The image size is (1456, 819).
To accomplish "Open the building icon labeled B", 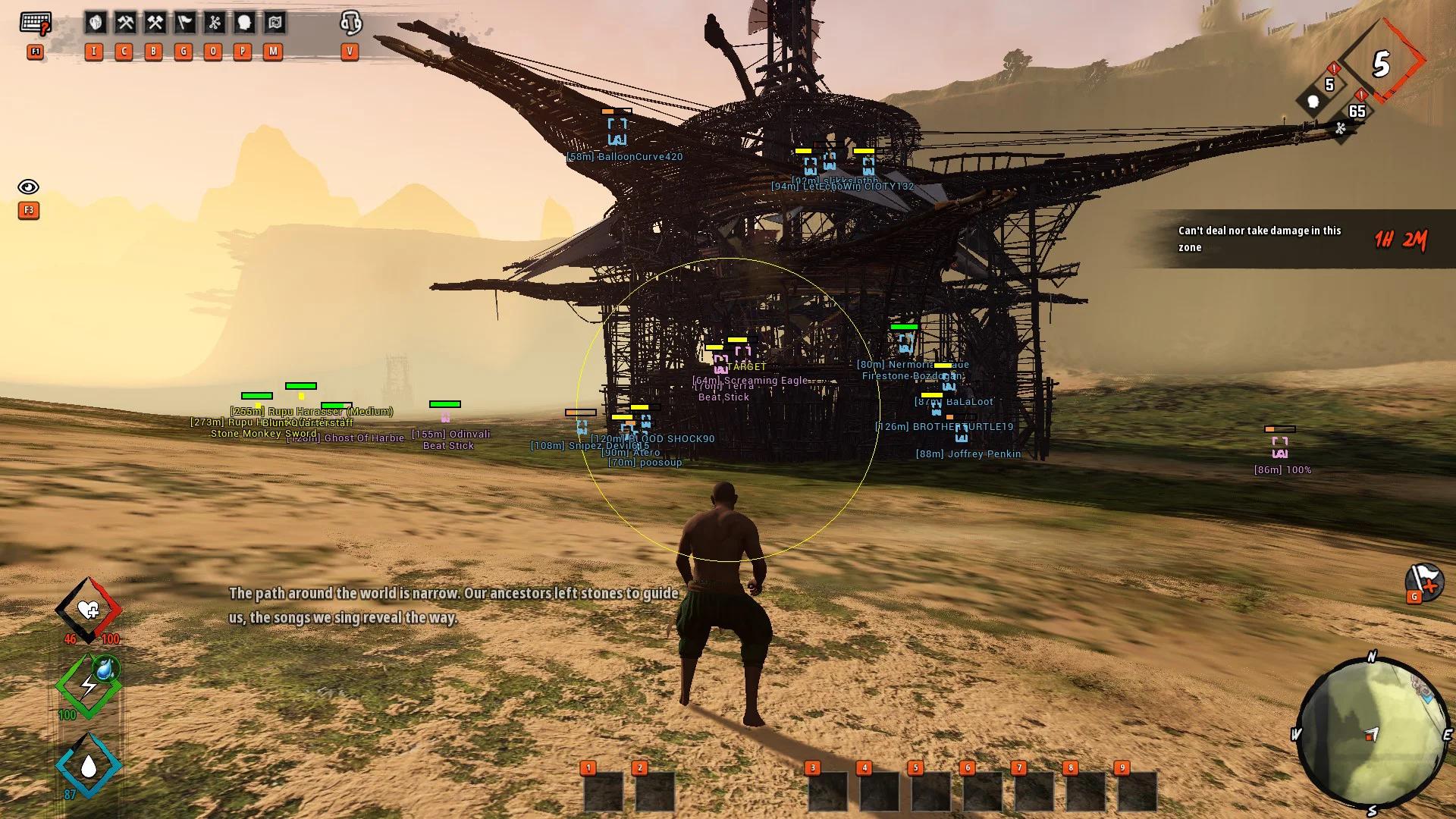I will [155, 24].
